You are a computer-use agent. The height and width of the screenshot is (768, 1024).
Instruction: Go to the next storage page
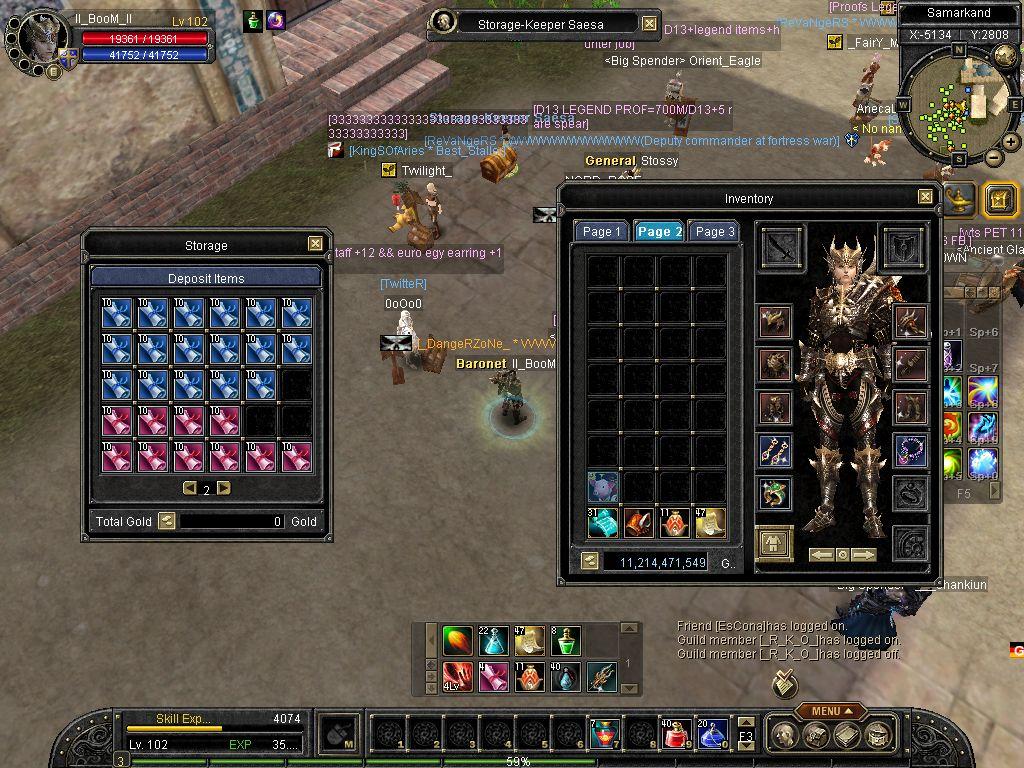[224, 488]
